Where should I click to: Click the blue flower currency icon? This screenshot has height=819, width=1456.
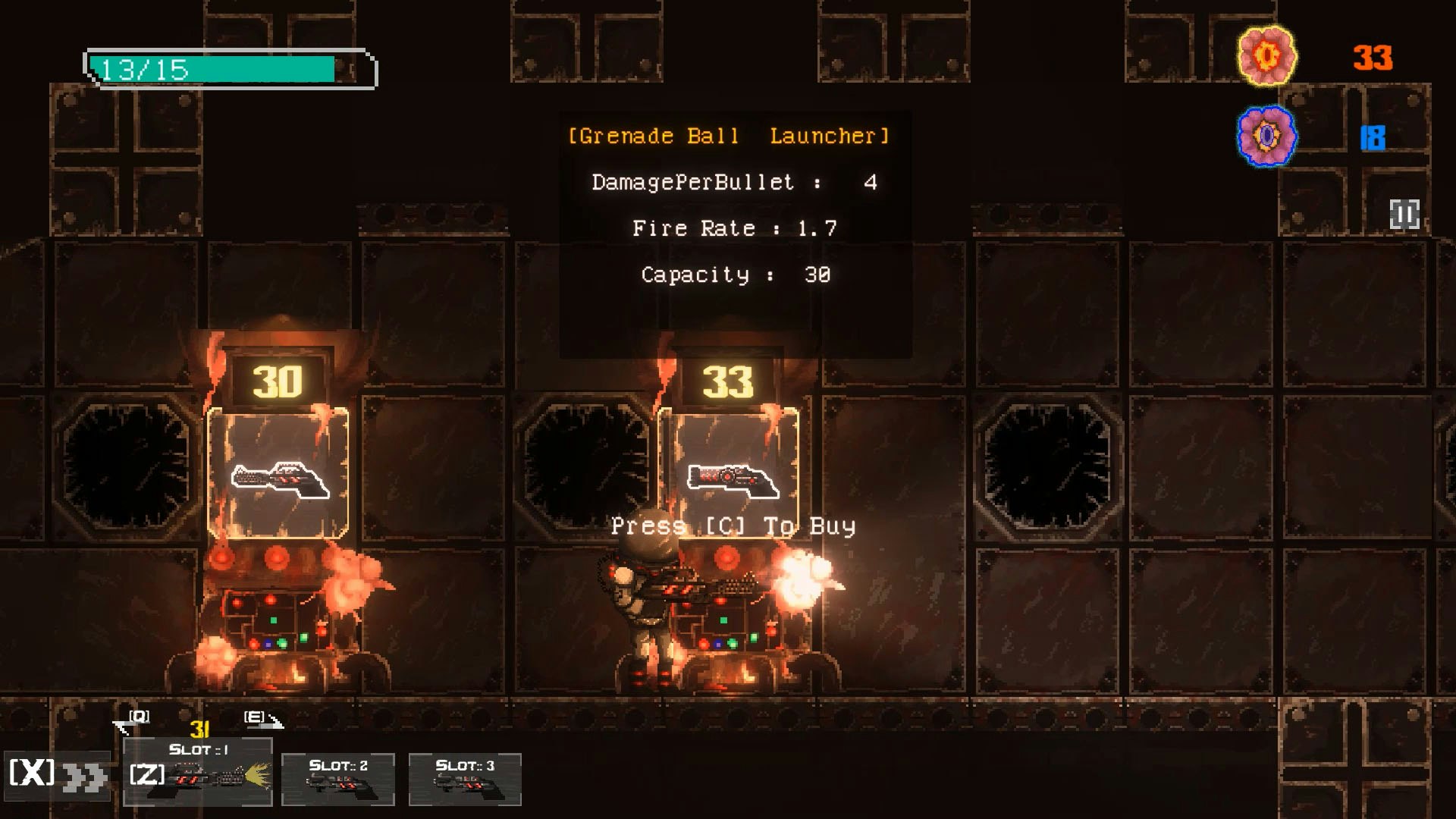pos(1266,136)
